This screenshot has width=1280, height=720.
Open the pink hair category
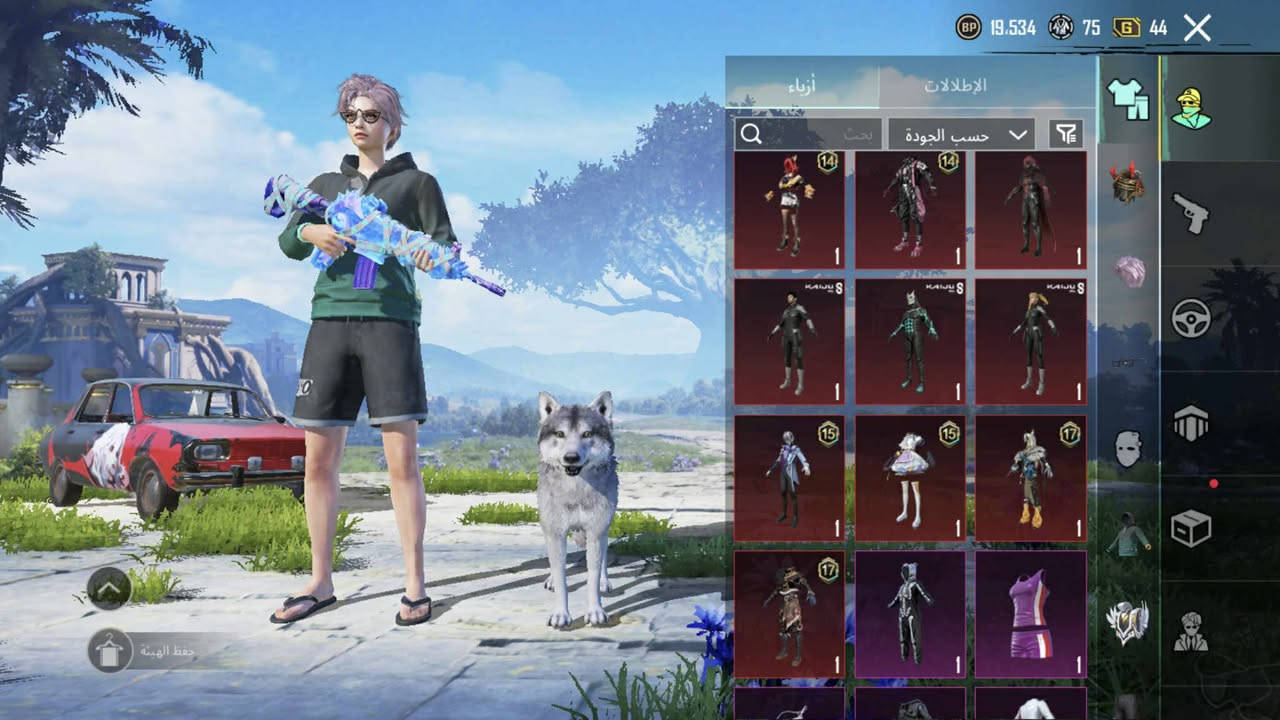1130,271
